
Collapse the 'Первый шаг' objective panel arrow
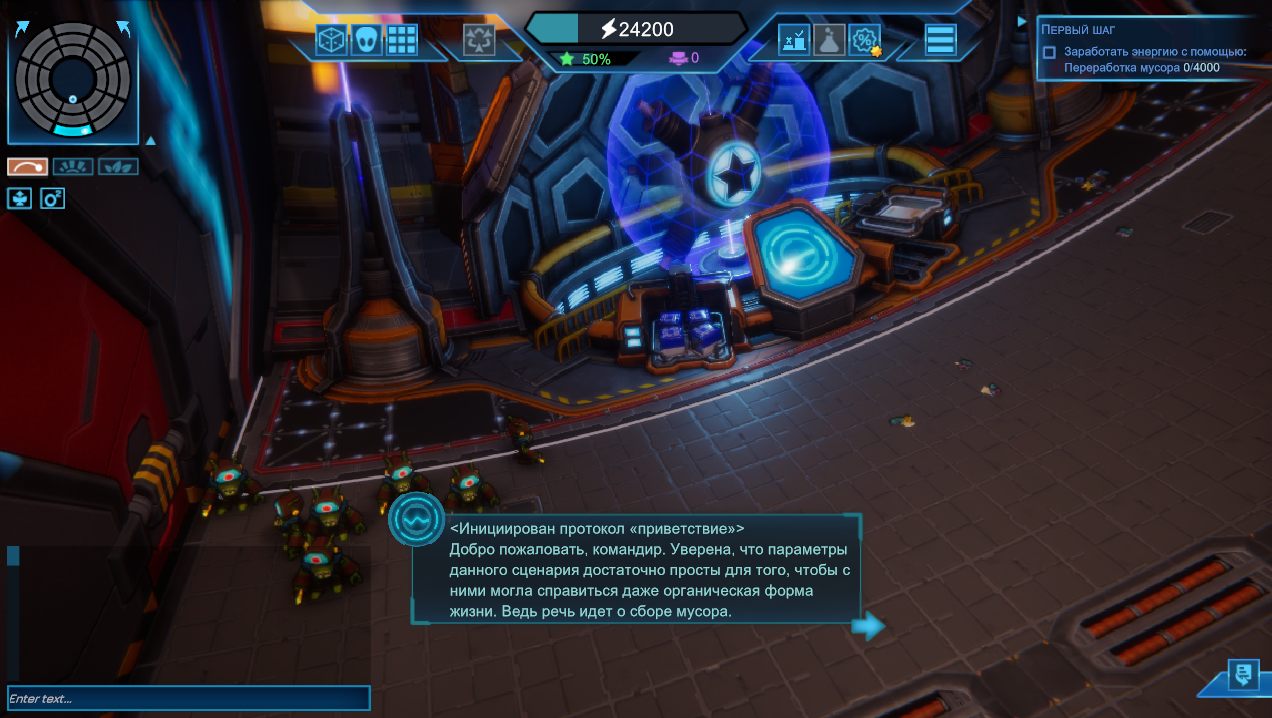(1022, 21)
